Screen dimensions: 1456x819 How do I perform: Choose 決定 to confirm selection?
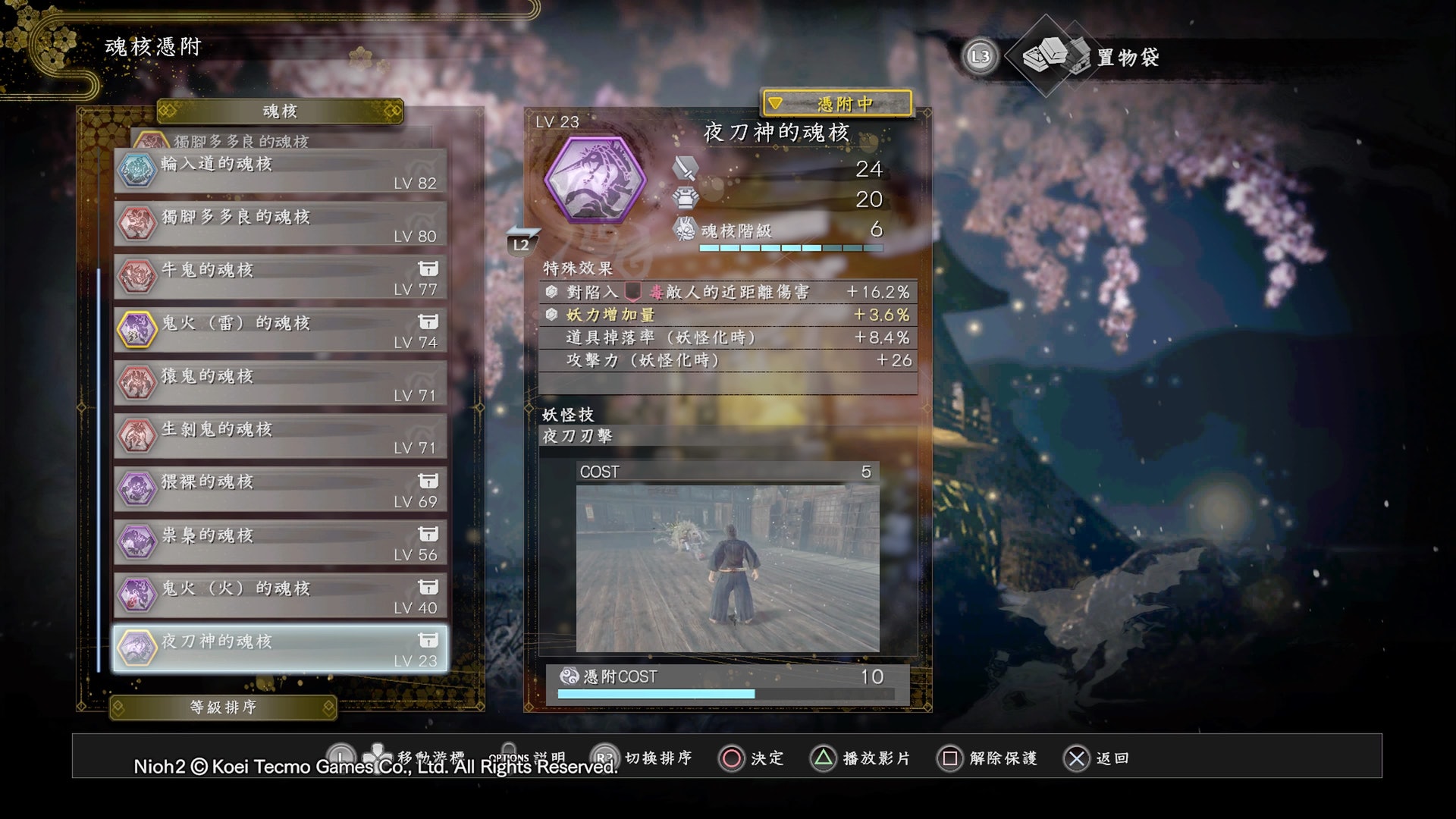tap(751, 758)
